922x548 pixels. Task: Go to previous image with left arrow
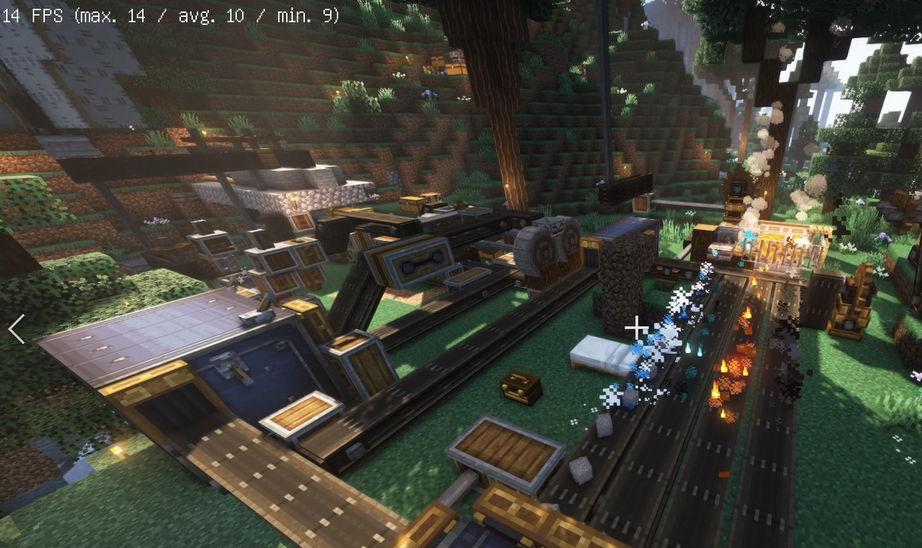click(x=16, y=329)
